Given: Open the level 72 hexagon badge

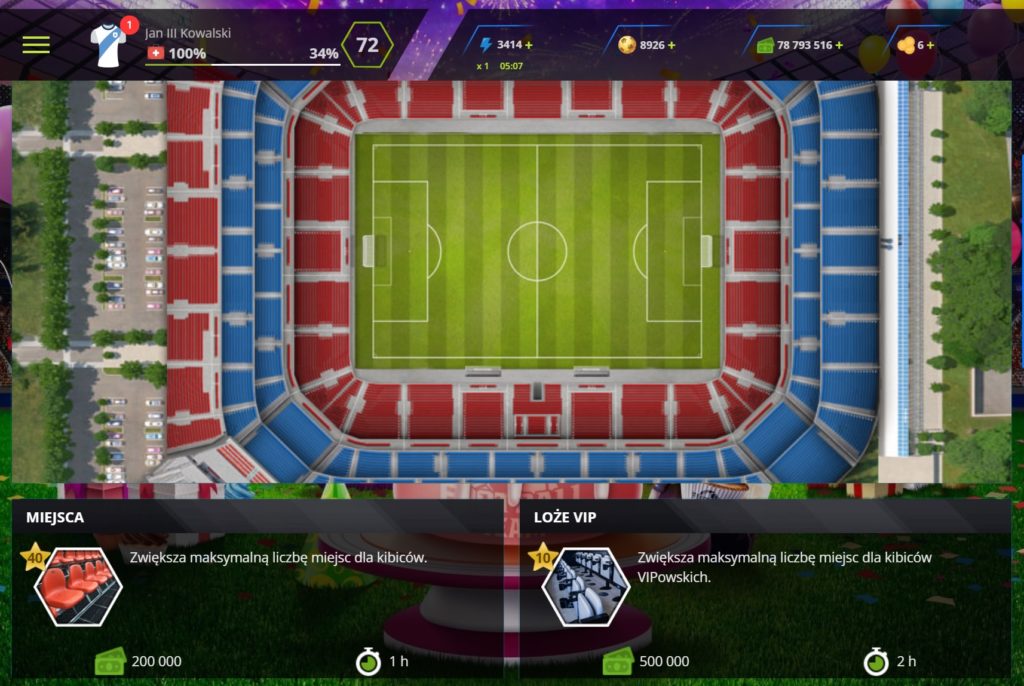Looking at the screenshot, I should pos(367,45).
